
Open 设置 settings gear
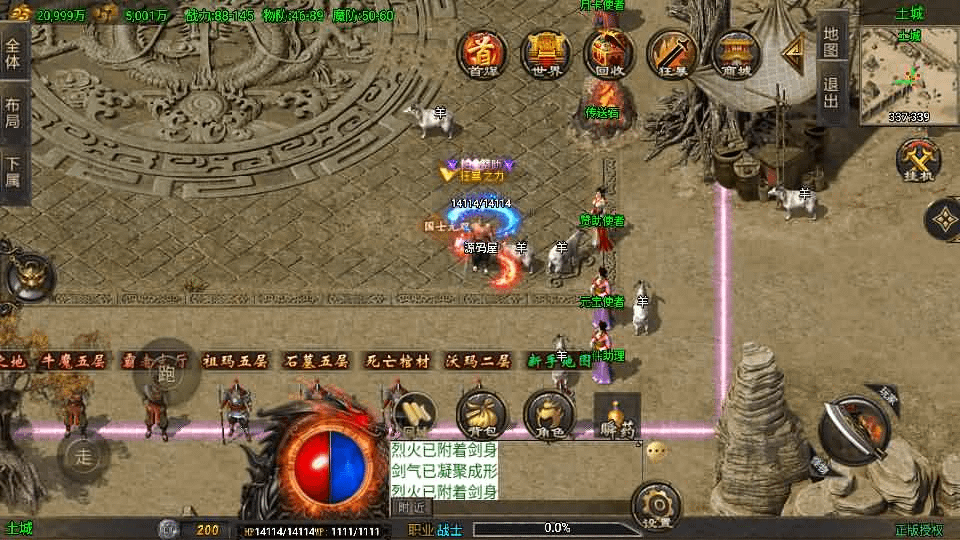[x=657, y=506]
